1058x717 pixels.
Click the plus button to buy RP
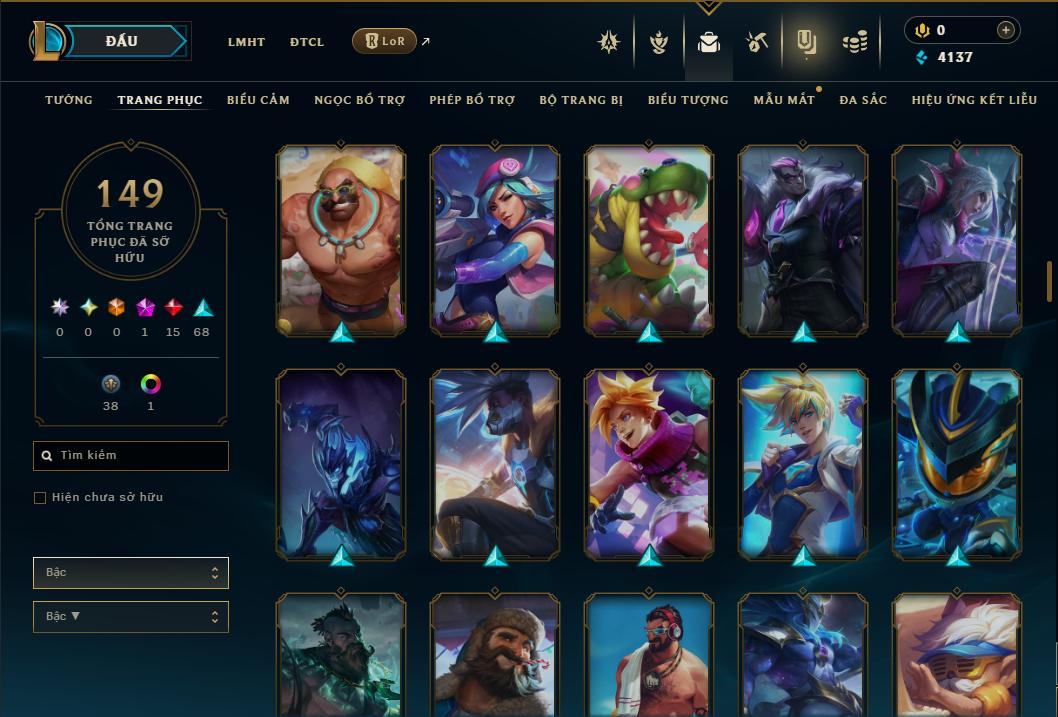1006,30
